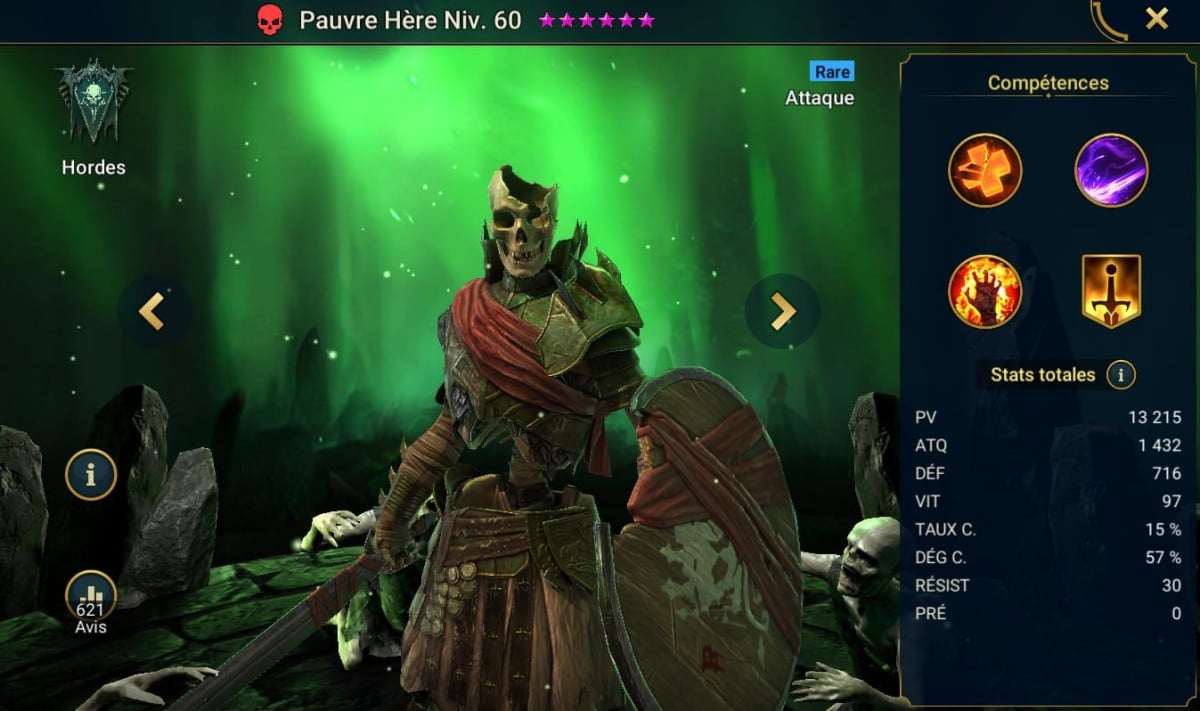Select the purple slash skill icon
Viewport: 1200px width, 711px height.
pos(1111,170)
